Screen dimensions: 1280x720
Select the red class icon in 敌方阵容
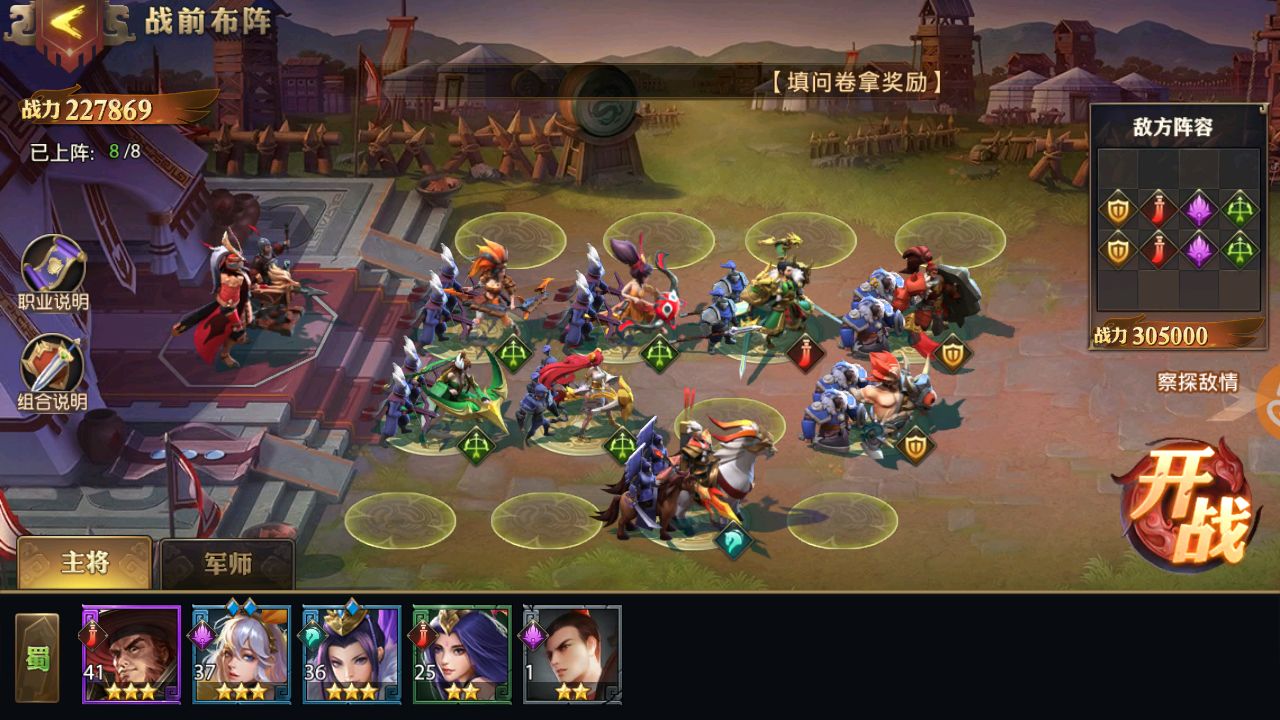(x=1159, y=208)
